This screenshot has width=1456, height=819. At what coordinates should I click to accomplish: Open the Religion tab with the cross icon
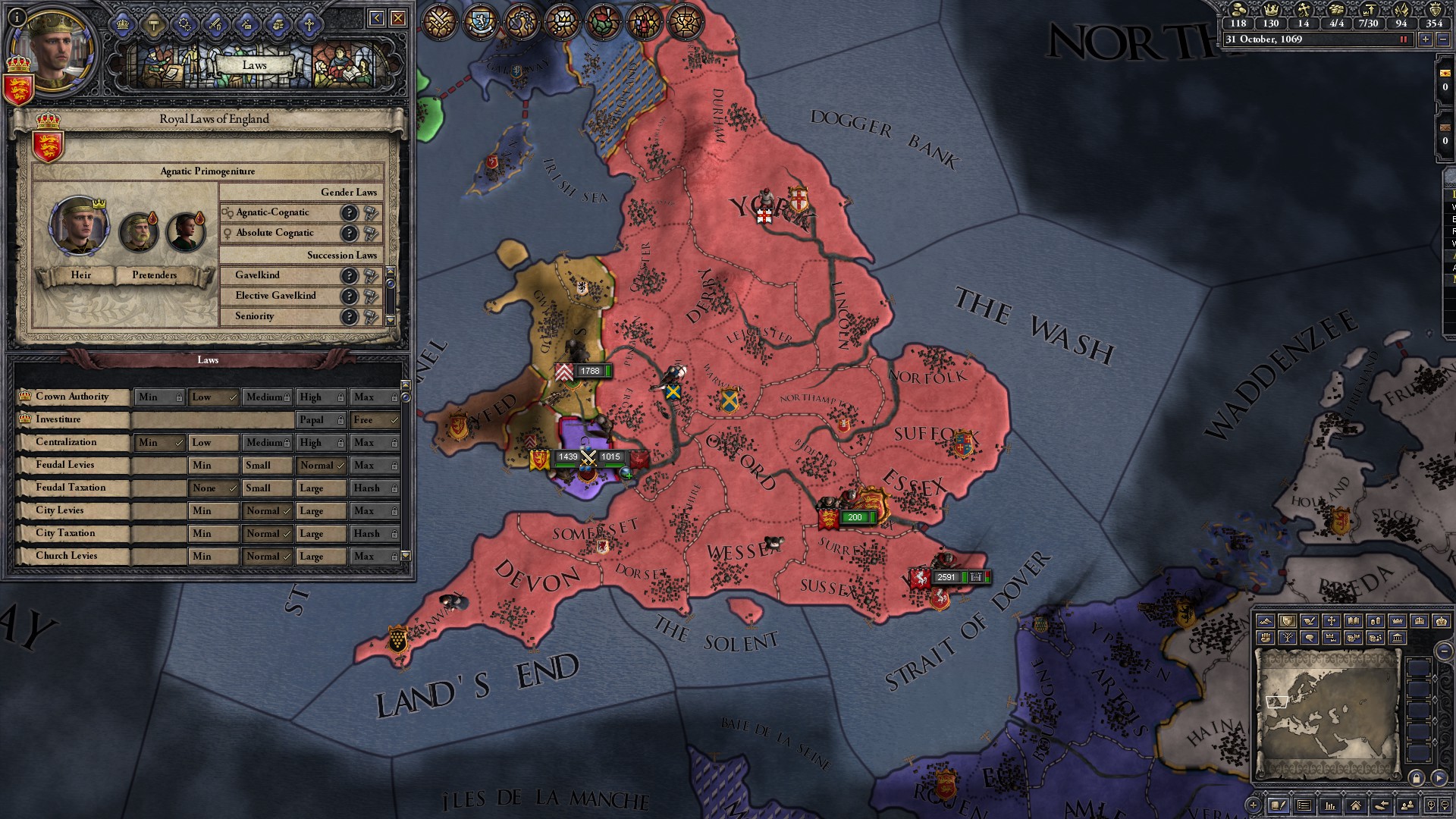point(309,25)
